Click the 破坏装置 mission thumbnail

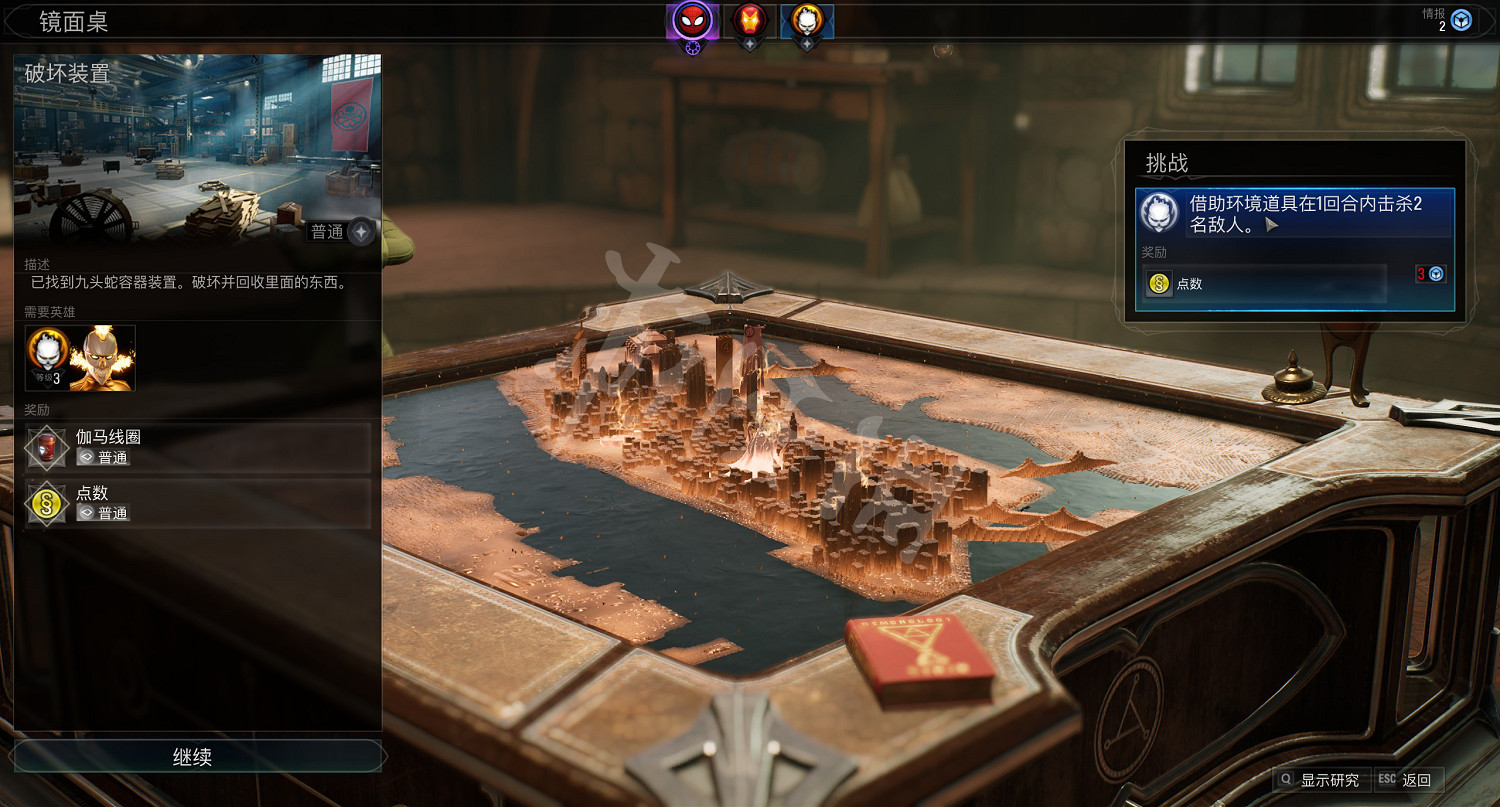[196, 148]
